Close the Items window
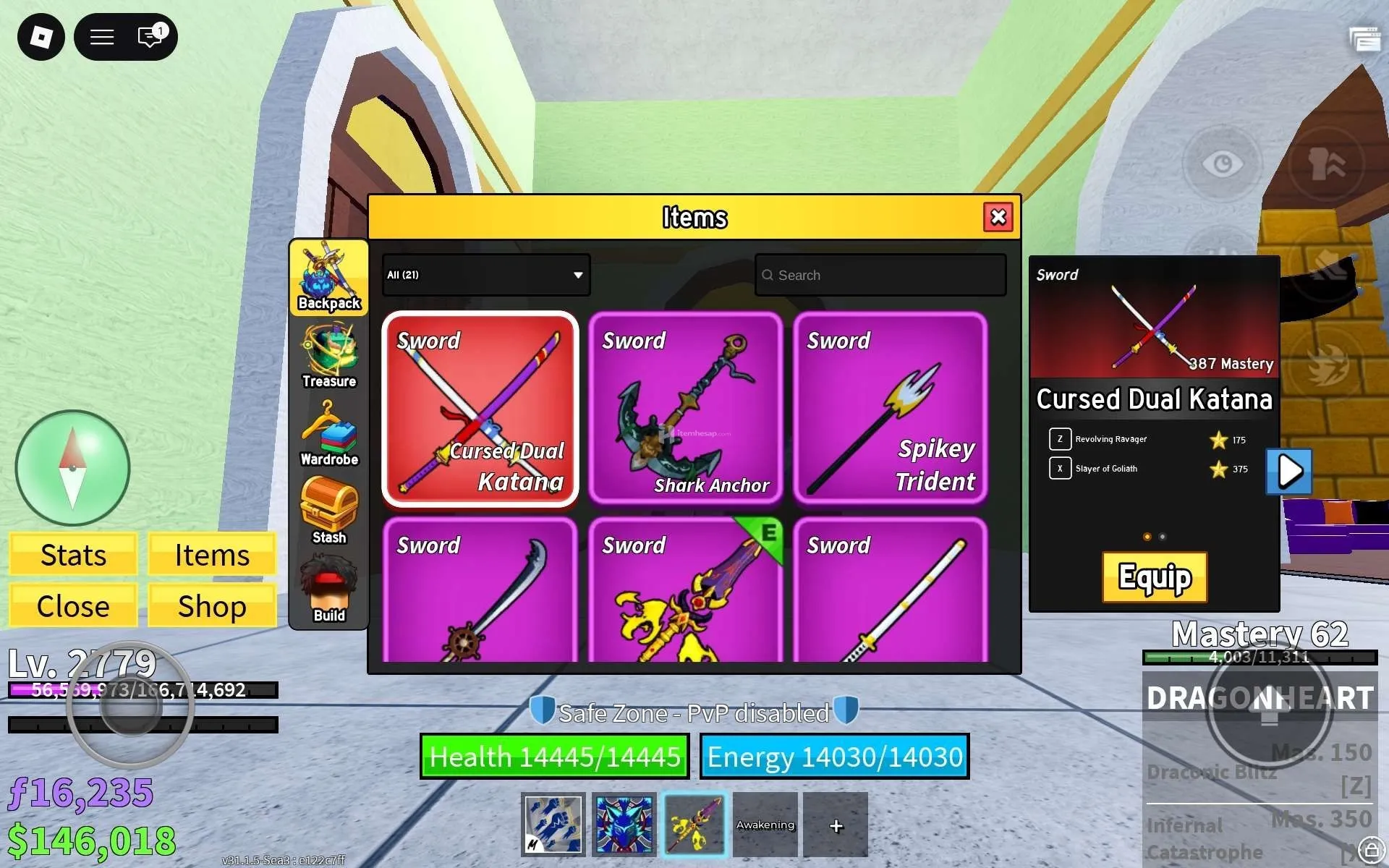 tap(998, 217)
